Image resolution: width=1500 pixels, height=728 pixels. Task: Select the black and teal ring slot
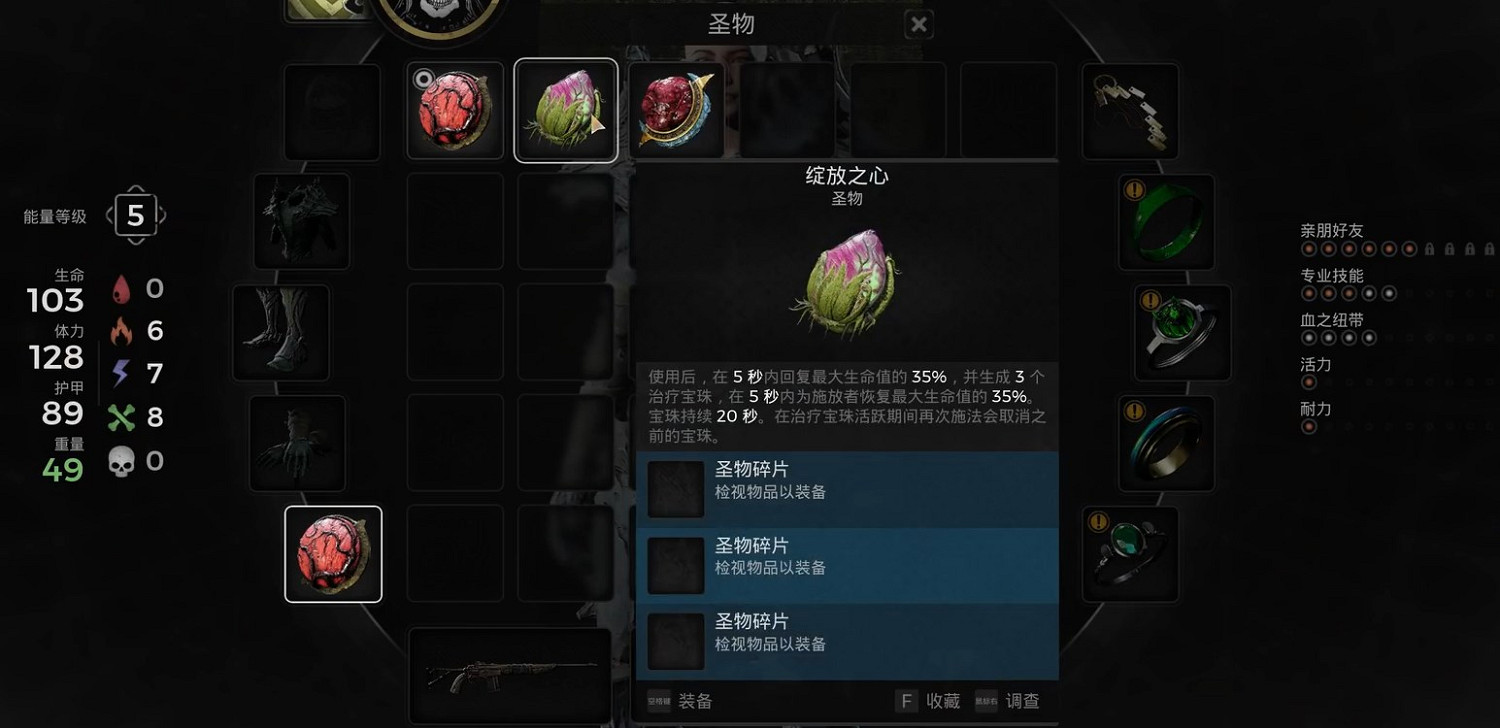[1166, 443]
